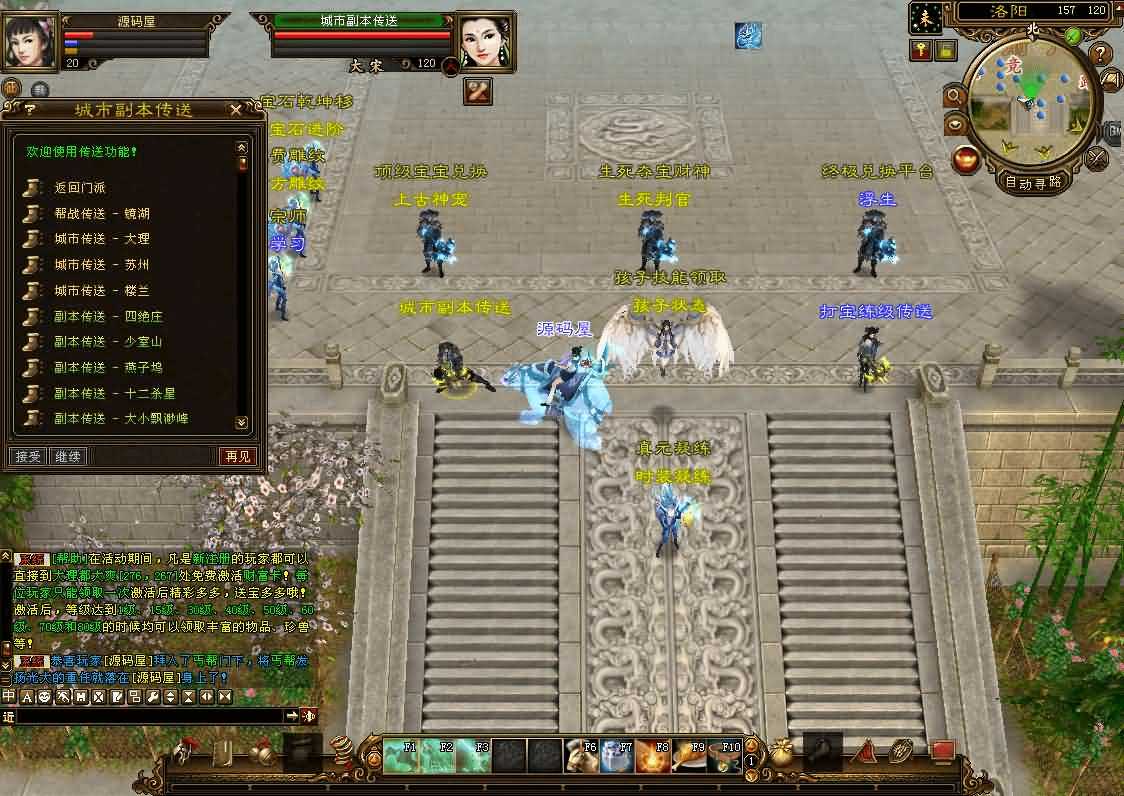This screenshot has width=1124, height=796.
Task: Click the chat input field
Action: coord(150,716)
